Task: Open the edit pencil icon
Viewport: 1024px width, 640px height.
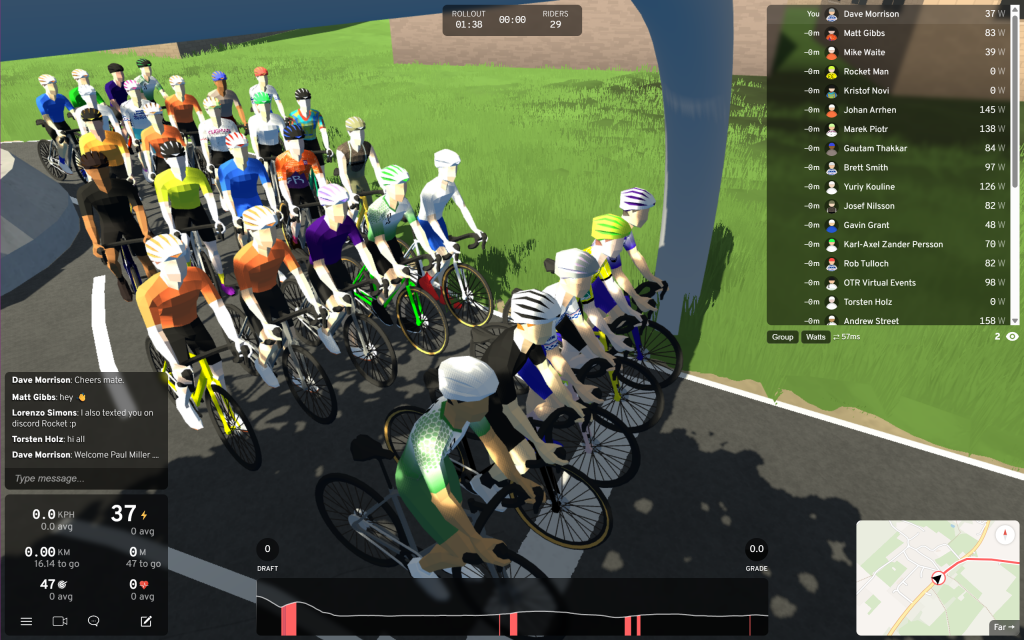Action: coord(146,621)
